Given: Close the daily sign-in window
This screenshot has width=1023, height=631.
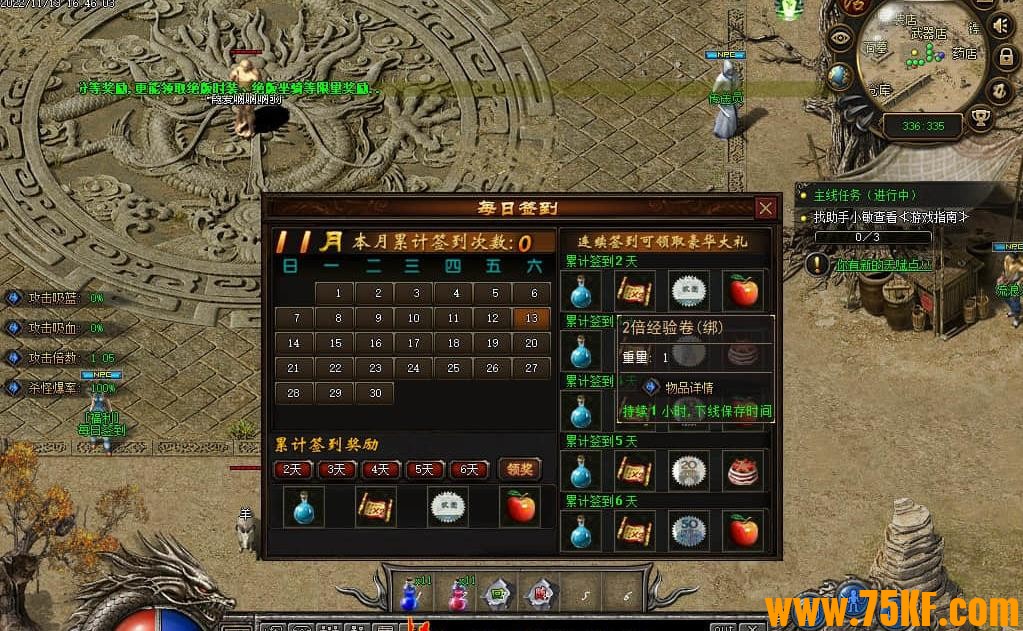Looking at the screenshot, I should [x=765, y=208].
